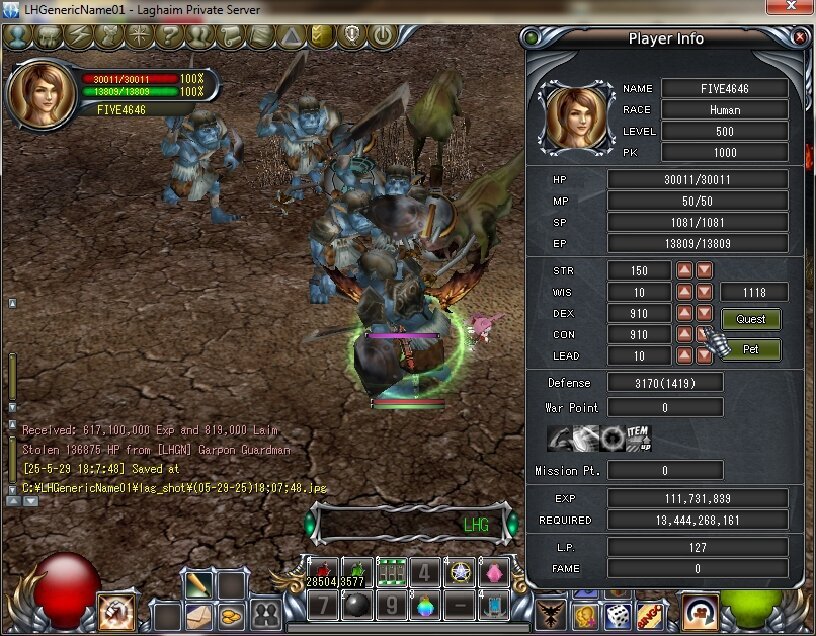Open the question mark help icon
This screenshot has width=816, height=636.
click(x=169, y=37)
